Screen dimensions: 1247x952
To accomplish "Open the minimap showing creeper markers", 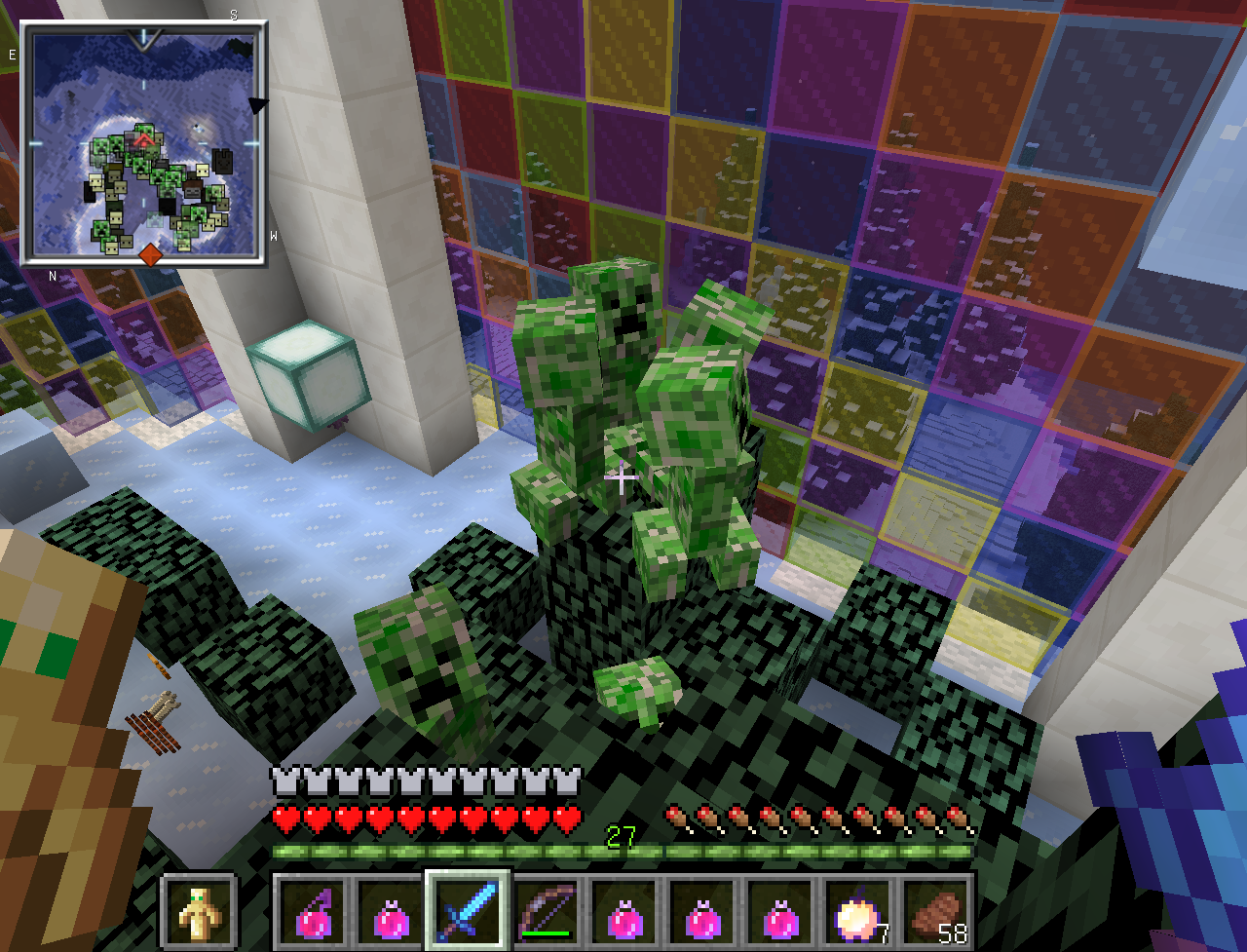I will tap(143, 146).
